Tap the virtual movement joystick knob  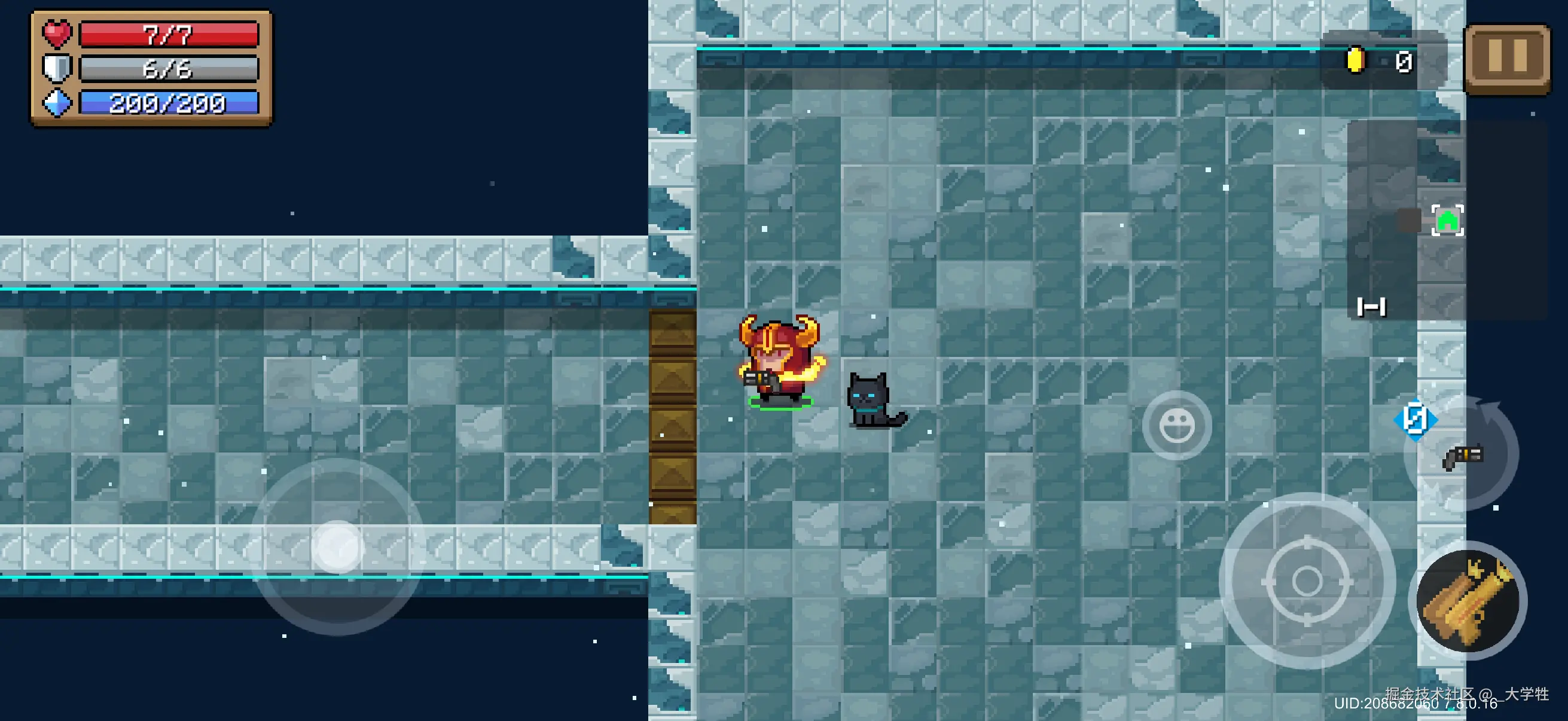(338, 546)
